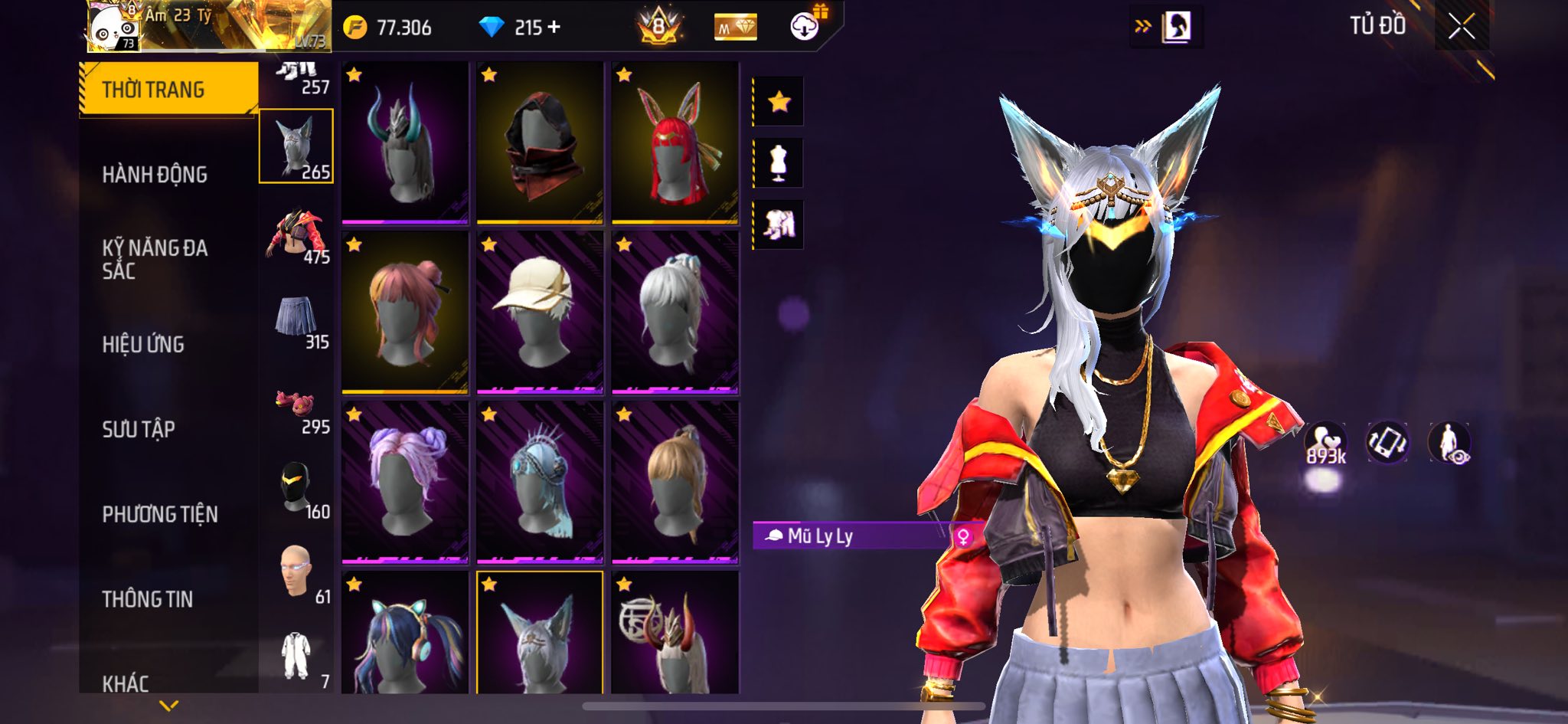Viewport: 1568px width, 724px height.
Task: Open the Hiệu Ứng section
Action: [143, 345]
